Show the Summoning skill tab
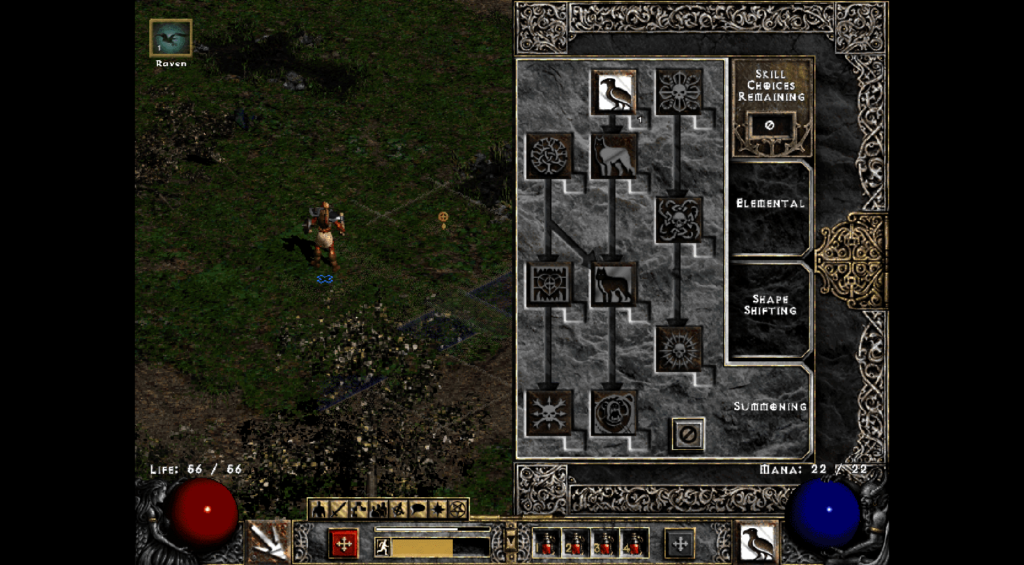The height and width of the screenshot is (565, 1024). click(x=770, y=407)
